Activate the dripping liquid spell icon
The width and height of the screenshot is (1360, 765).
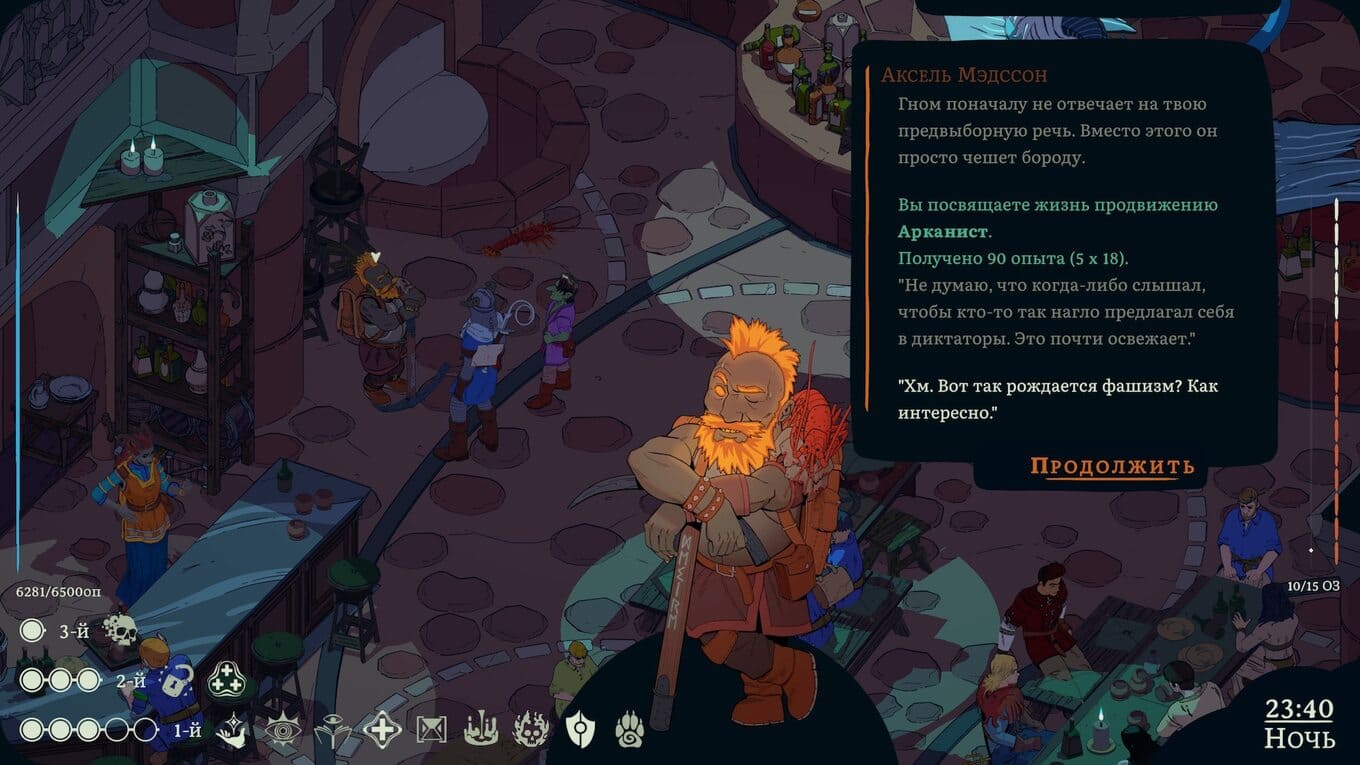481,730
